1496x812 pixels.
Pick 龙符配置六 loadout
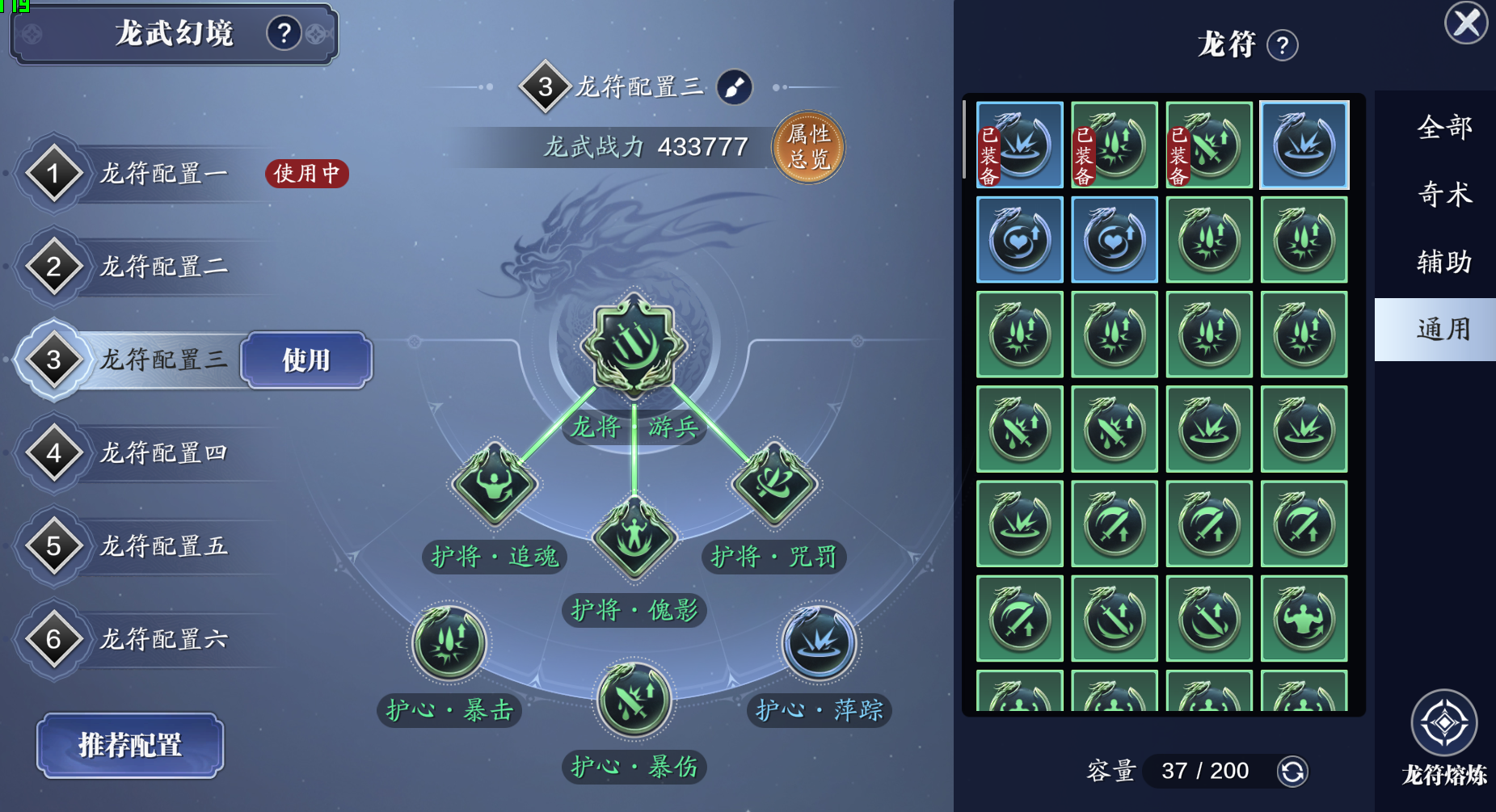pyautogui.click(x=162, y=639)
